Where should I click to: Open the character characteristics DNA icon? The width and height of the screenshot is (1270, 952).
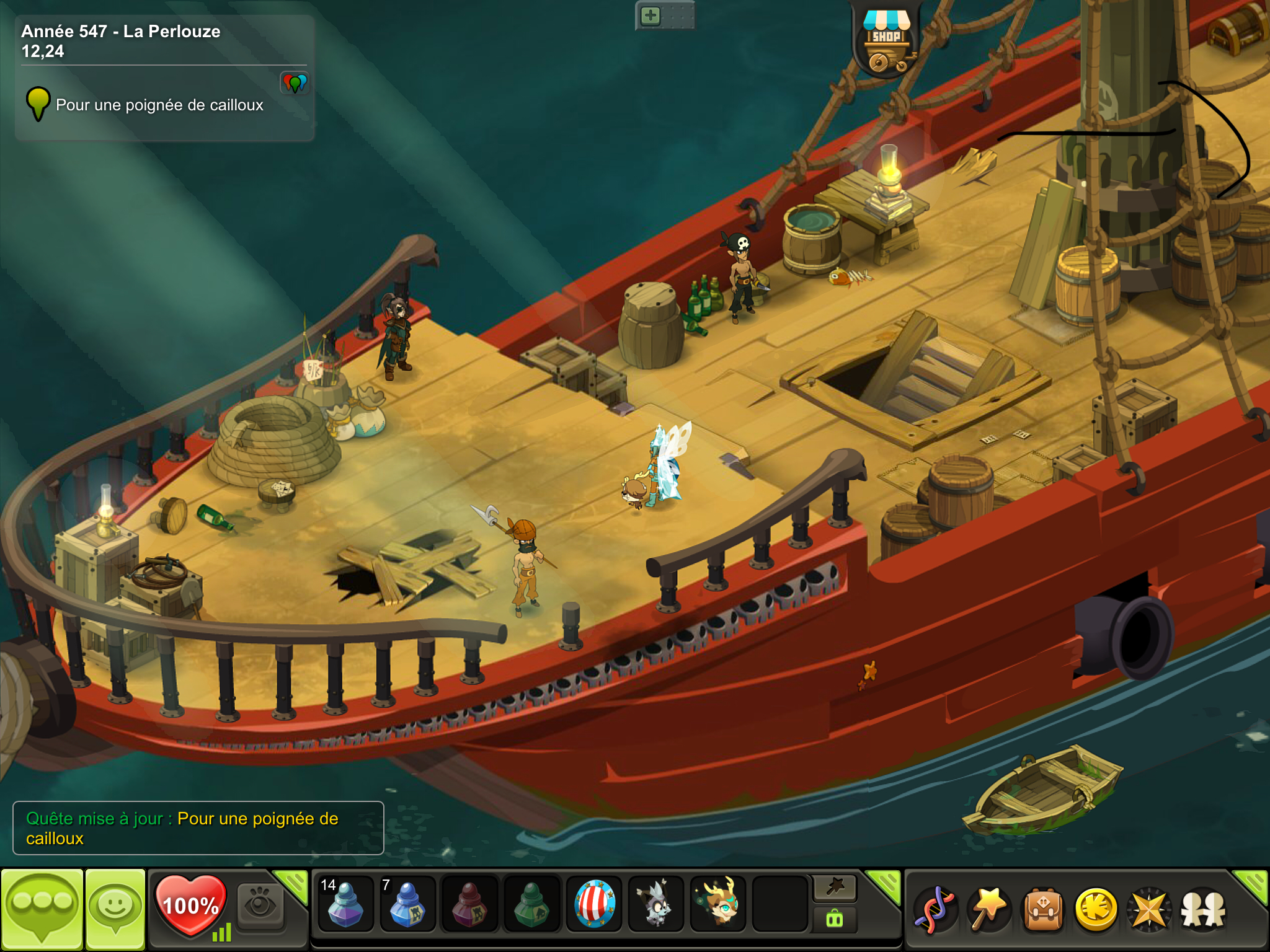pyautogui.click(x=936, y=910)
